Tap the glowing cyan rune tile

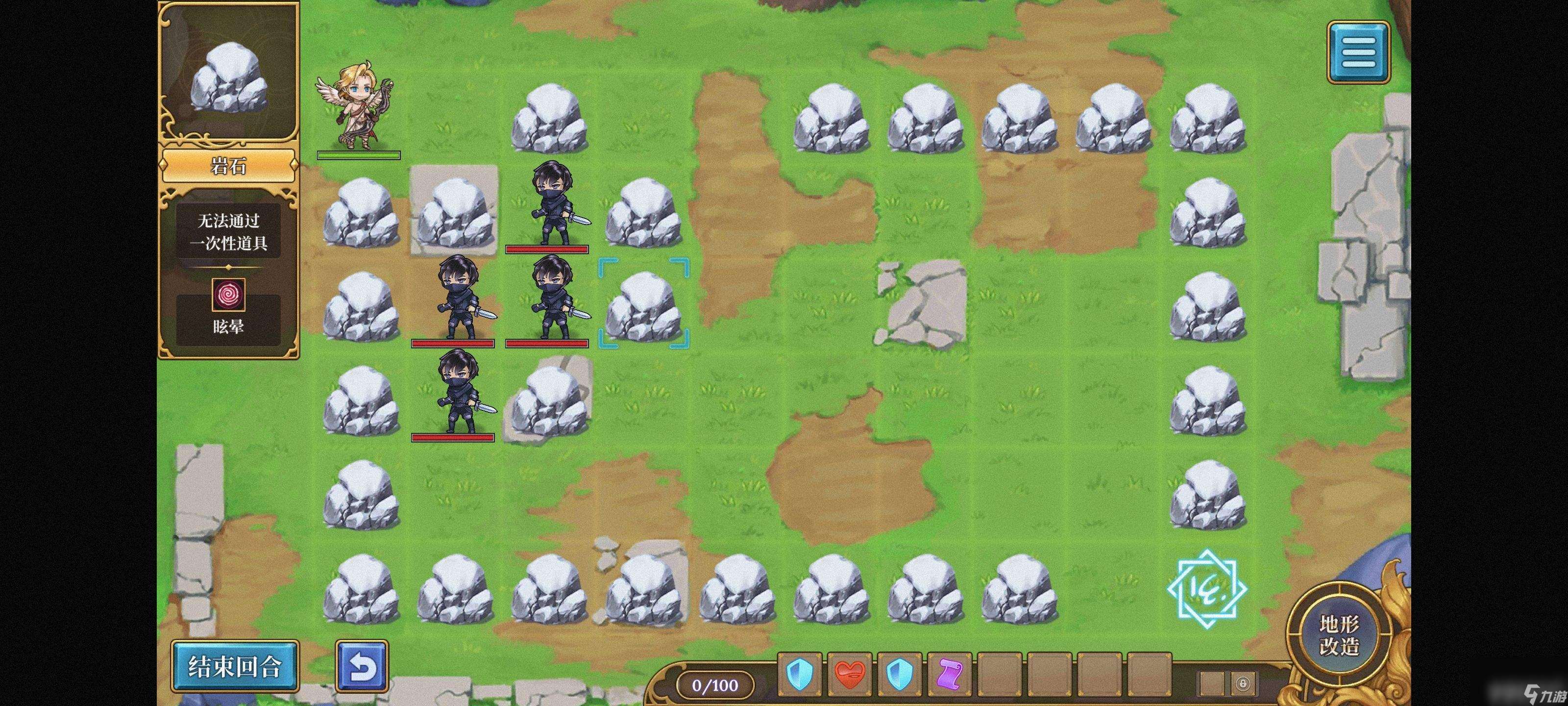pos(1207,588)
